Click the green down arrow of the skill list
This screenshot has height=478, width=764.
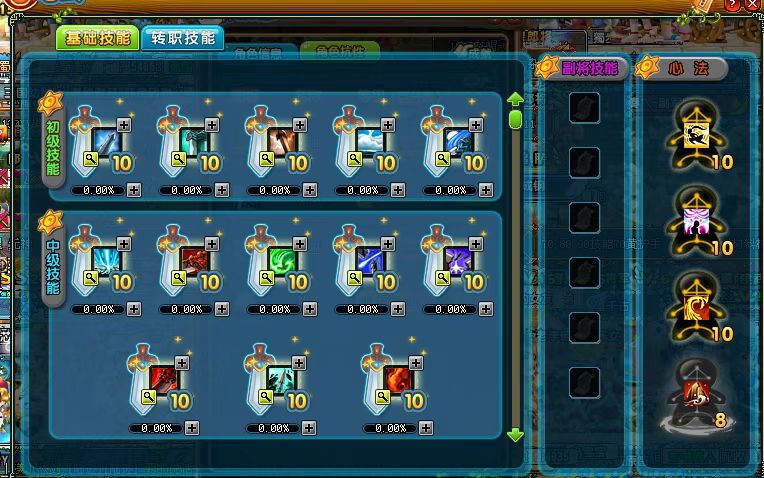coord(516,435)
